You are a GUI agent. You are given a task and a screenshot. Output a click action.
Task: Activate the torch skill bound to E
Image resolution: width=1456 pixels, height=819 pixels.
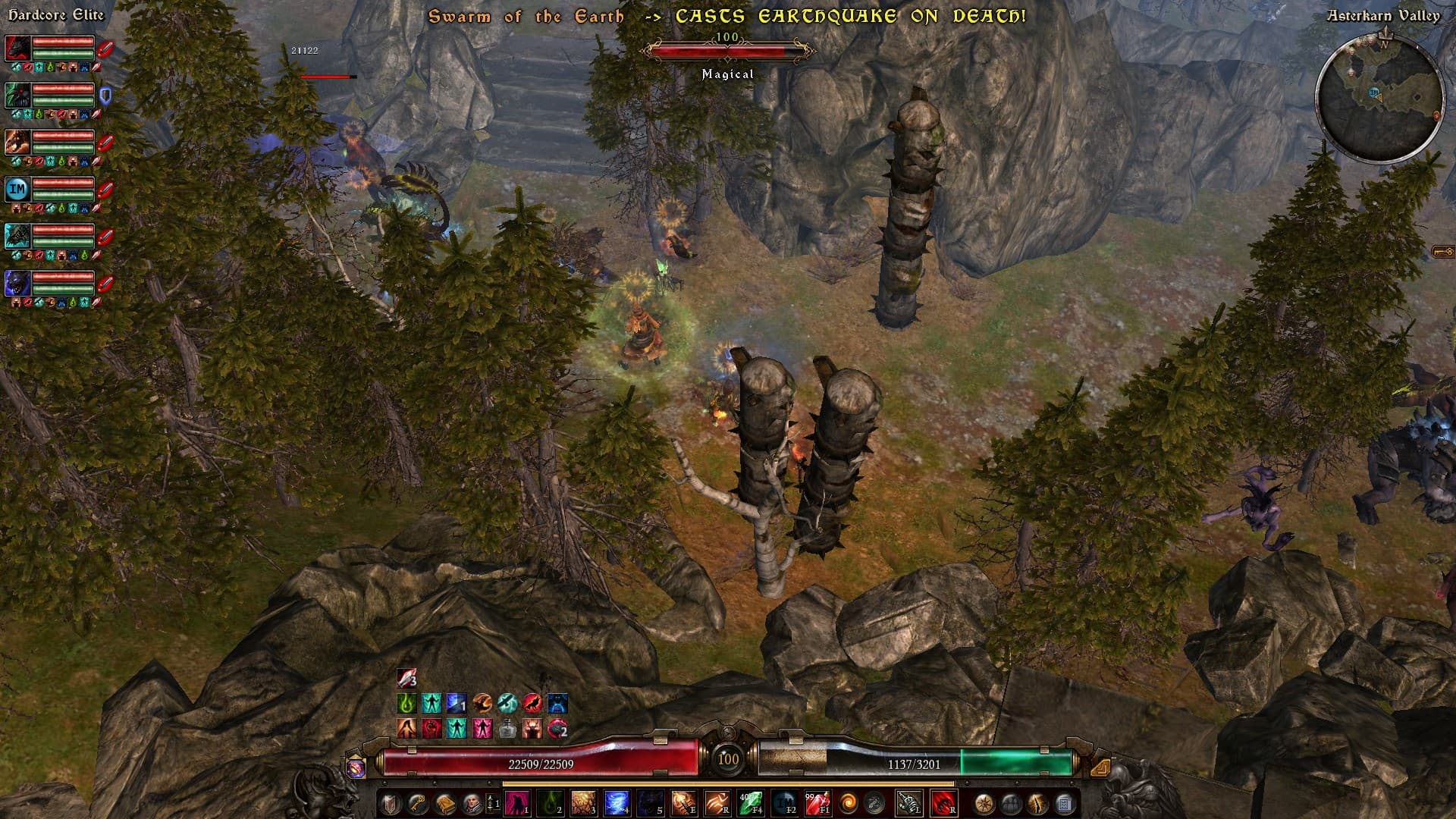(x=682, y=802)
